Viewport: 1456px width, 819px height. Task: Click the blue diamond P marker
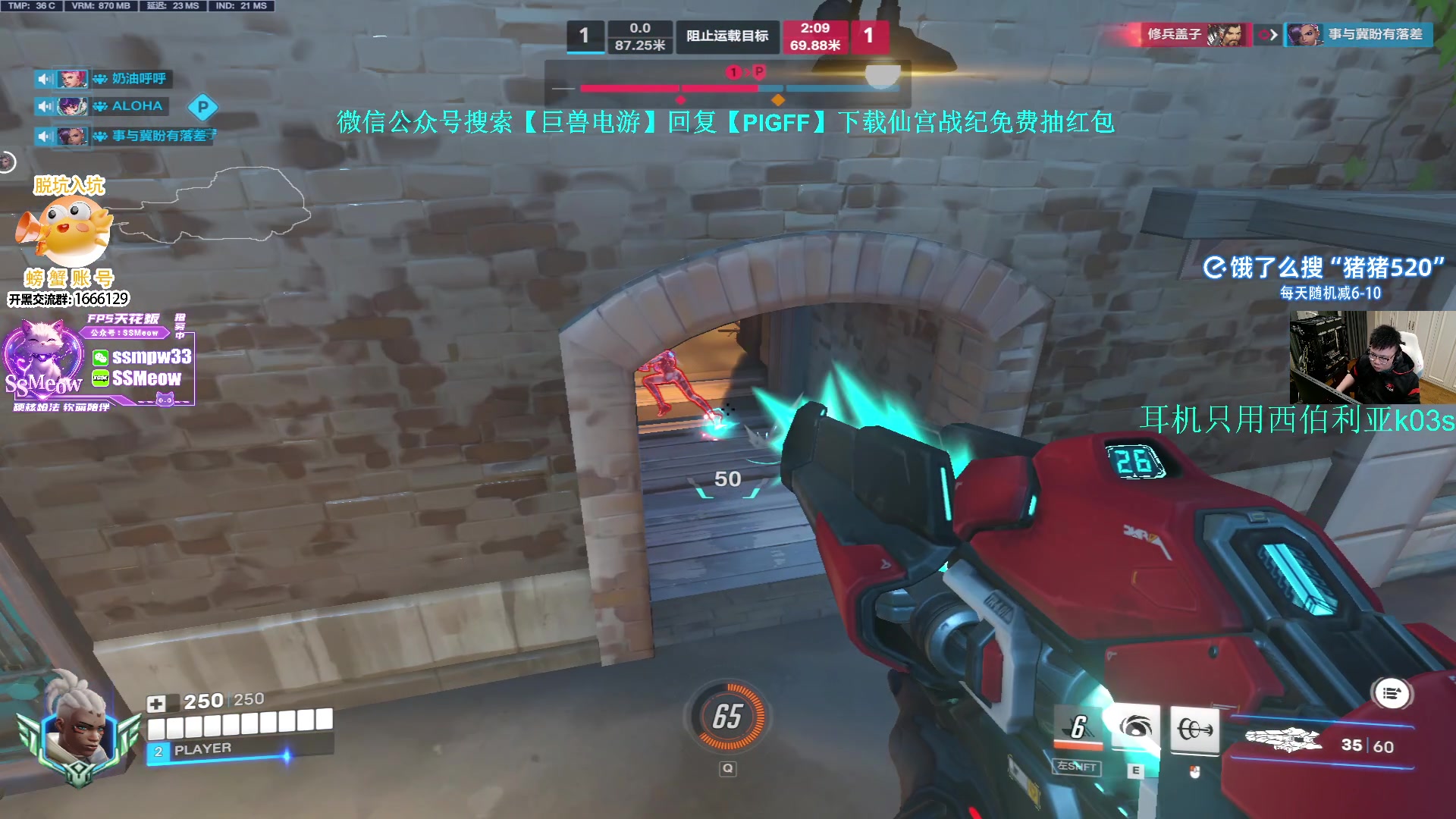202,108
